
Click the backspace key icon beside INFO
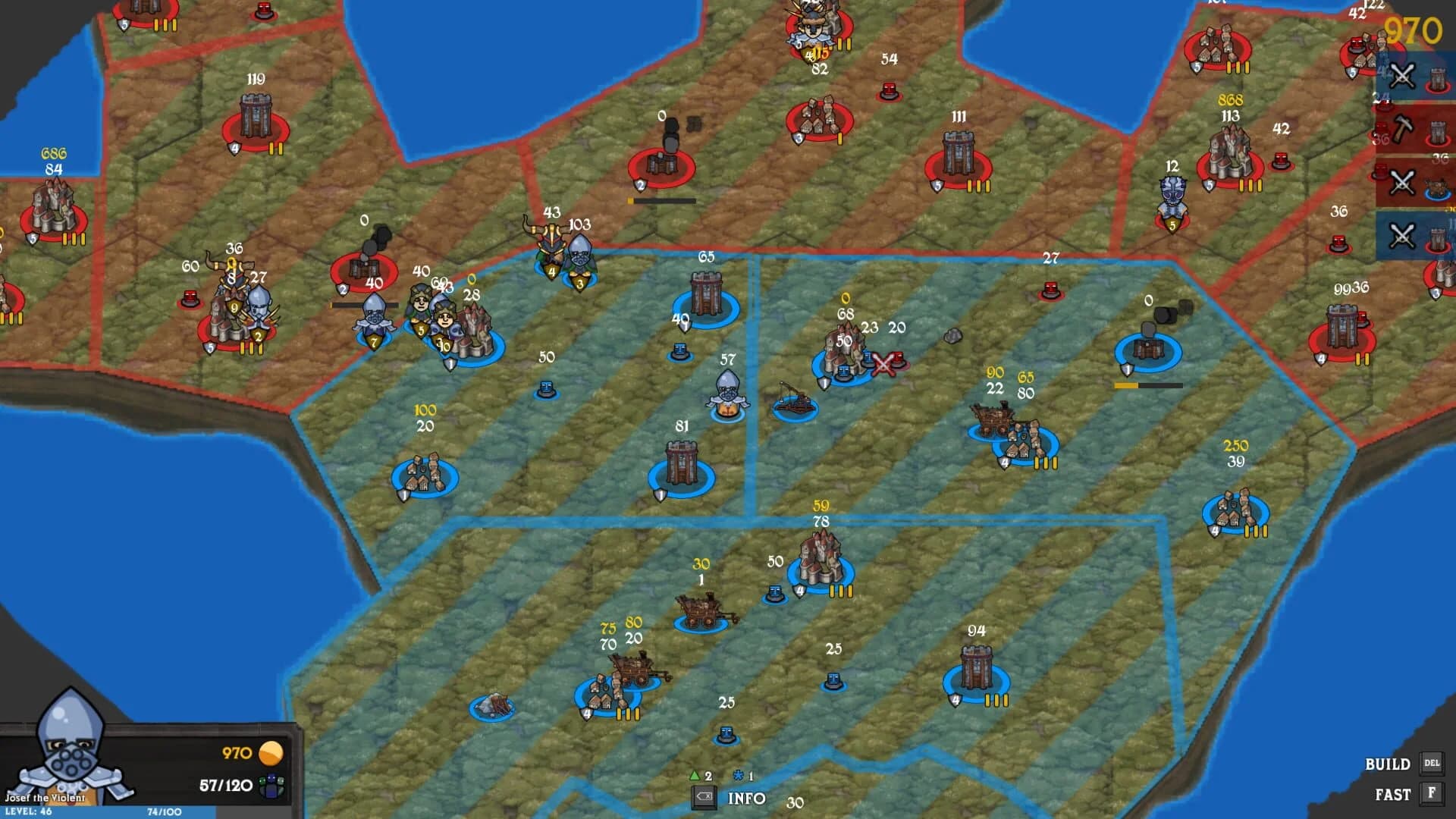[x=704, y=796]
